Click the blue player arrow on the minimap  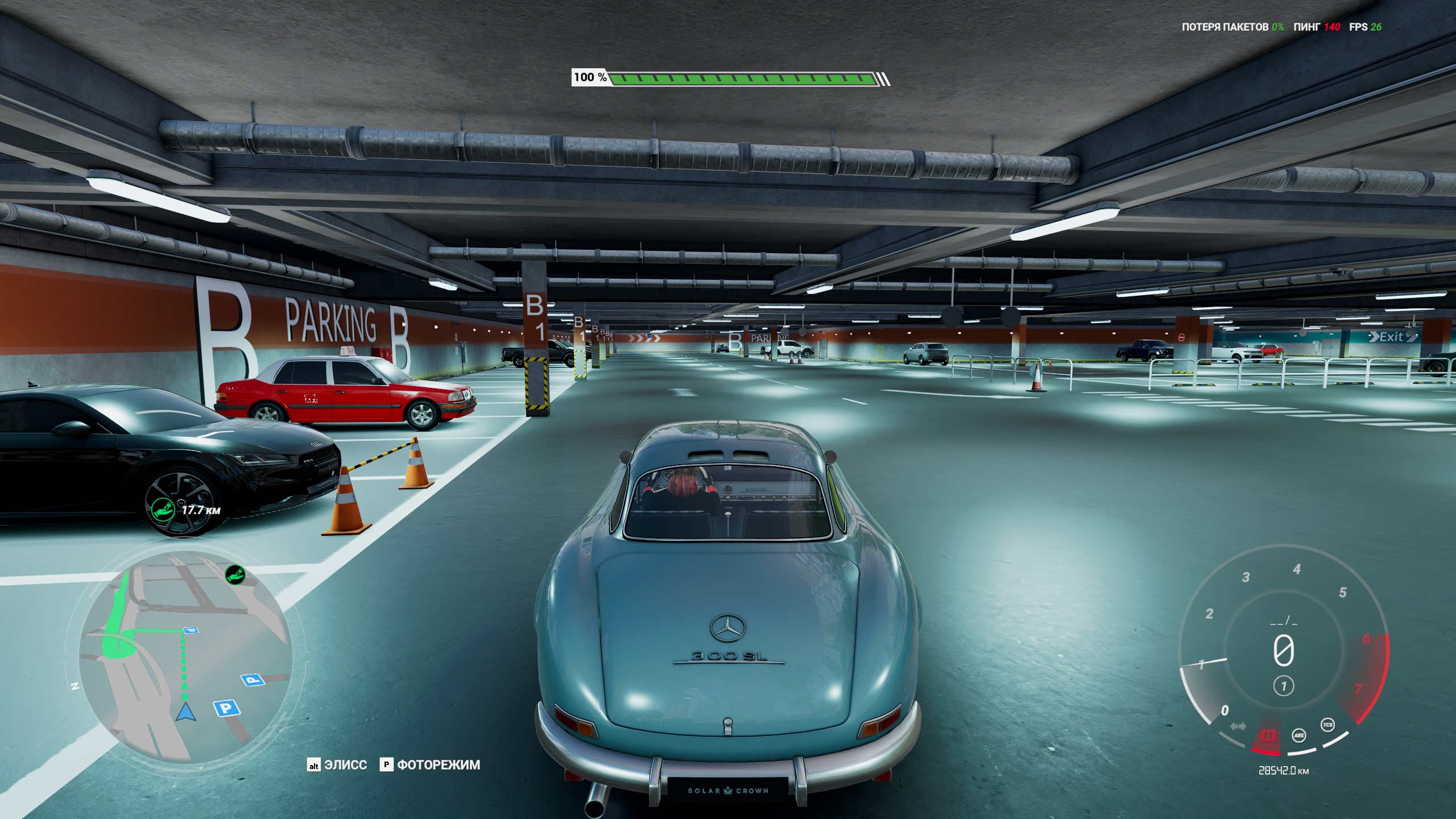[x=185, y=712]
